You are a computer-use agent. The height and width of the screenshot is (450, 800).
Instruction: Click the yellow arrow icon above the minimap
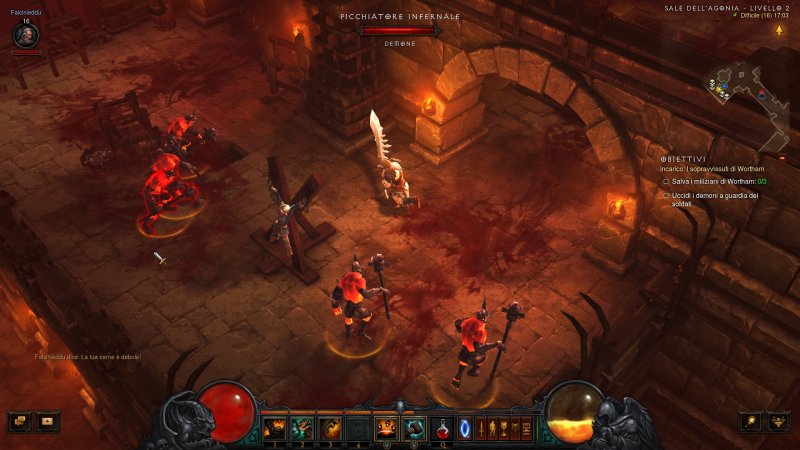tap(778, 30)
